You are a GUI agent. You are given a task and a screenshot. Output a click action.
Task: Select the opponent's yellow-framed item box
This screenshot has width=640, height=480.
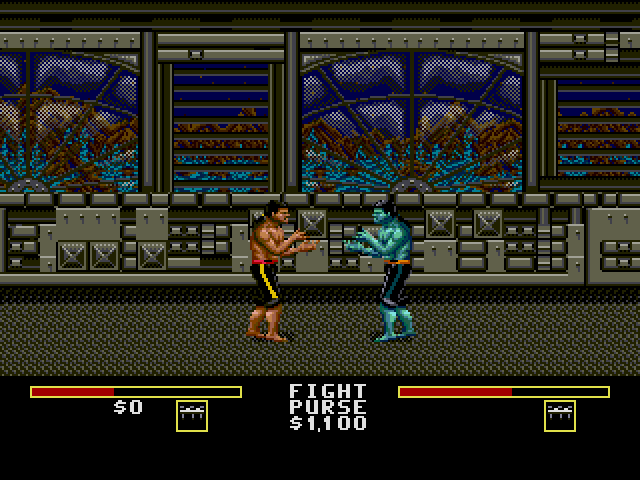pyautogui.click(x=559, y=416)
